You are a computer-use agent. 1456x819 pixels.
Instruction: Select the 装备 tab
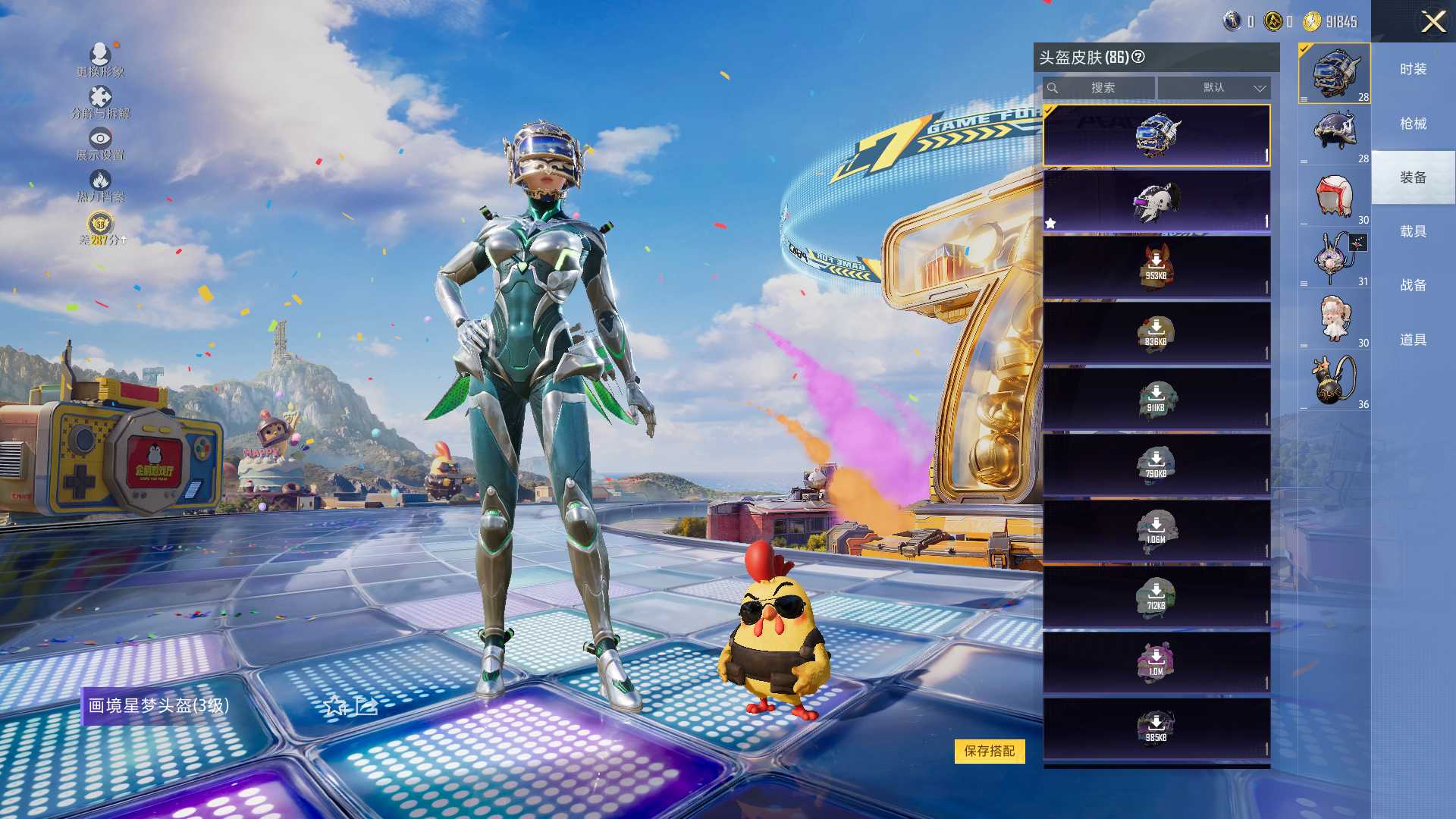coord(1413,177)
